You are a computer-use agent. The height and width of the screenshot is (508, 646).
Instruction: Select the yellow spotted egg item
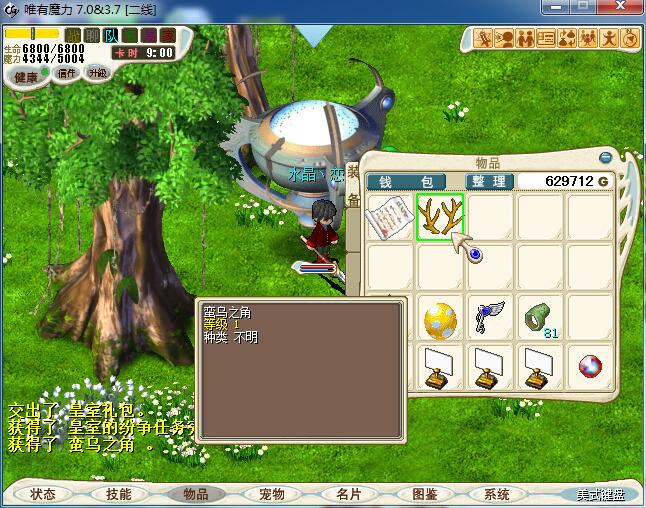pos(440,318)
